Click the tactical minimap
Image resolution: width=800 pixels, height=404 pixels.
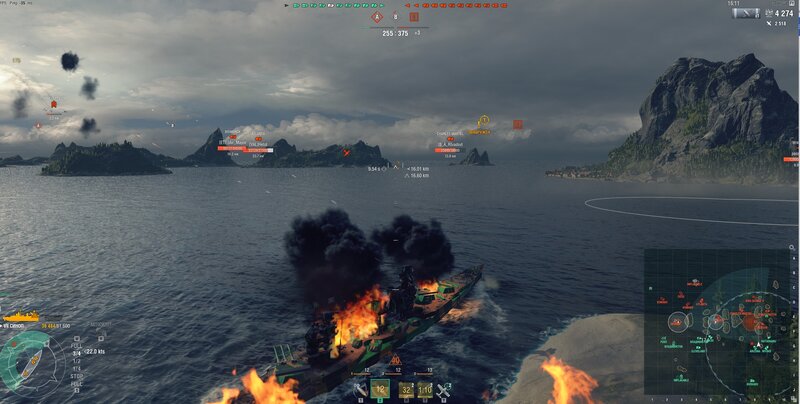720,325
